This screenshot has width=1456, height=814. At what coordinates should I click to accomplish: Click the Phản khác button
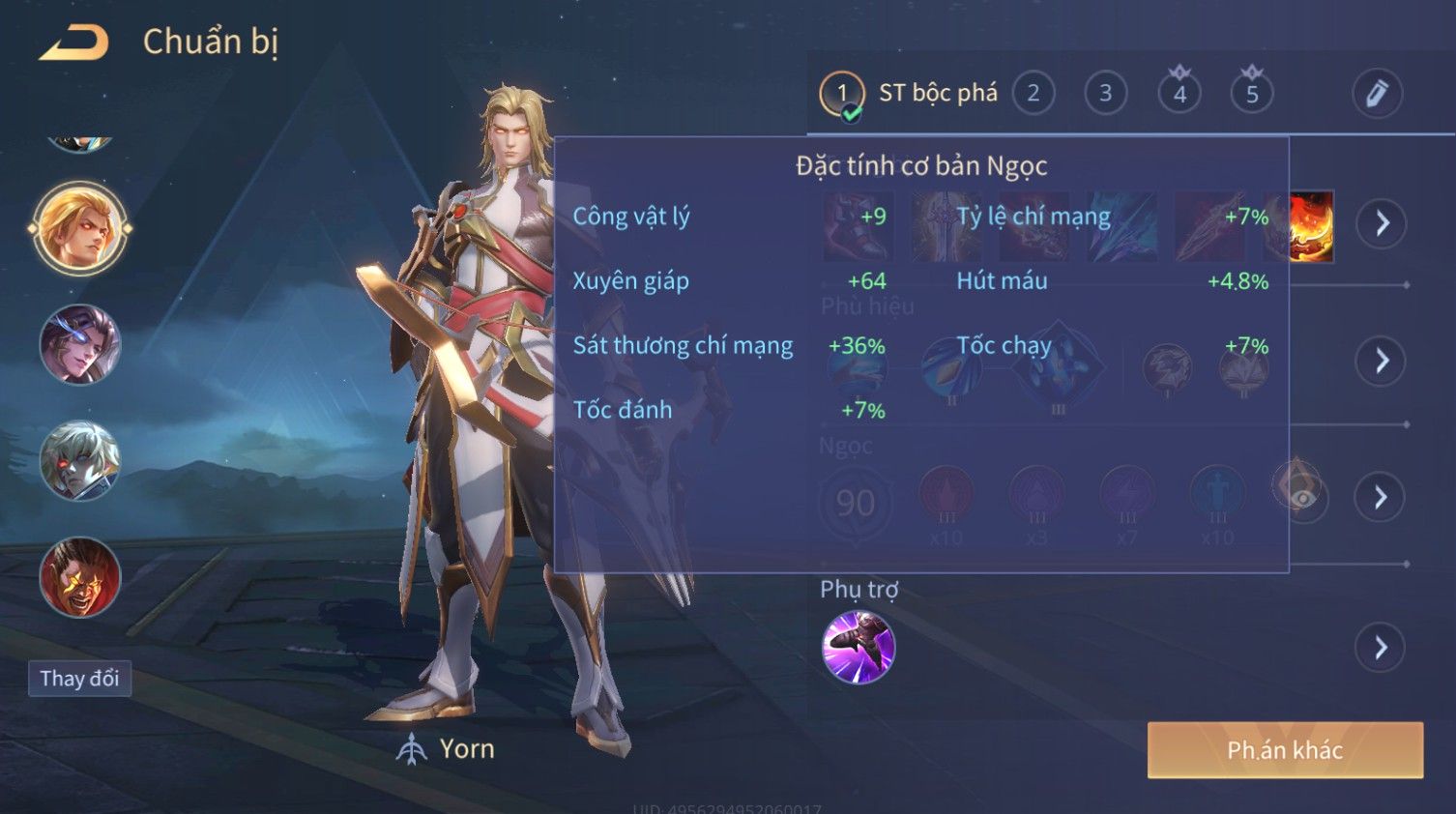[x=1285, y=750]
